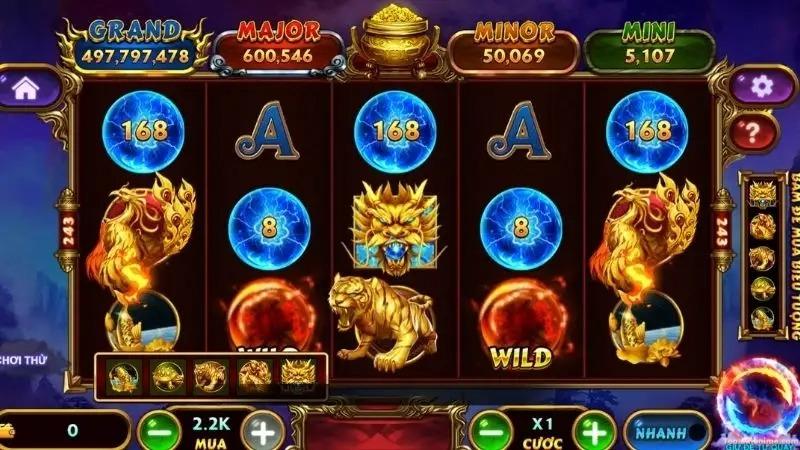The width and height of the screenshot is (800, 450).
Task: Go to the home lobby
Action: coord(27,88)
